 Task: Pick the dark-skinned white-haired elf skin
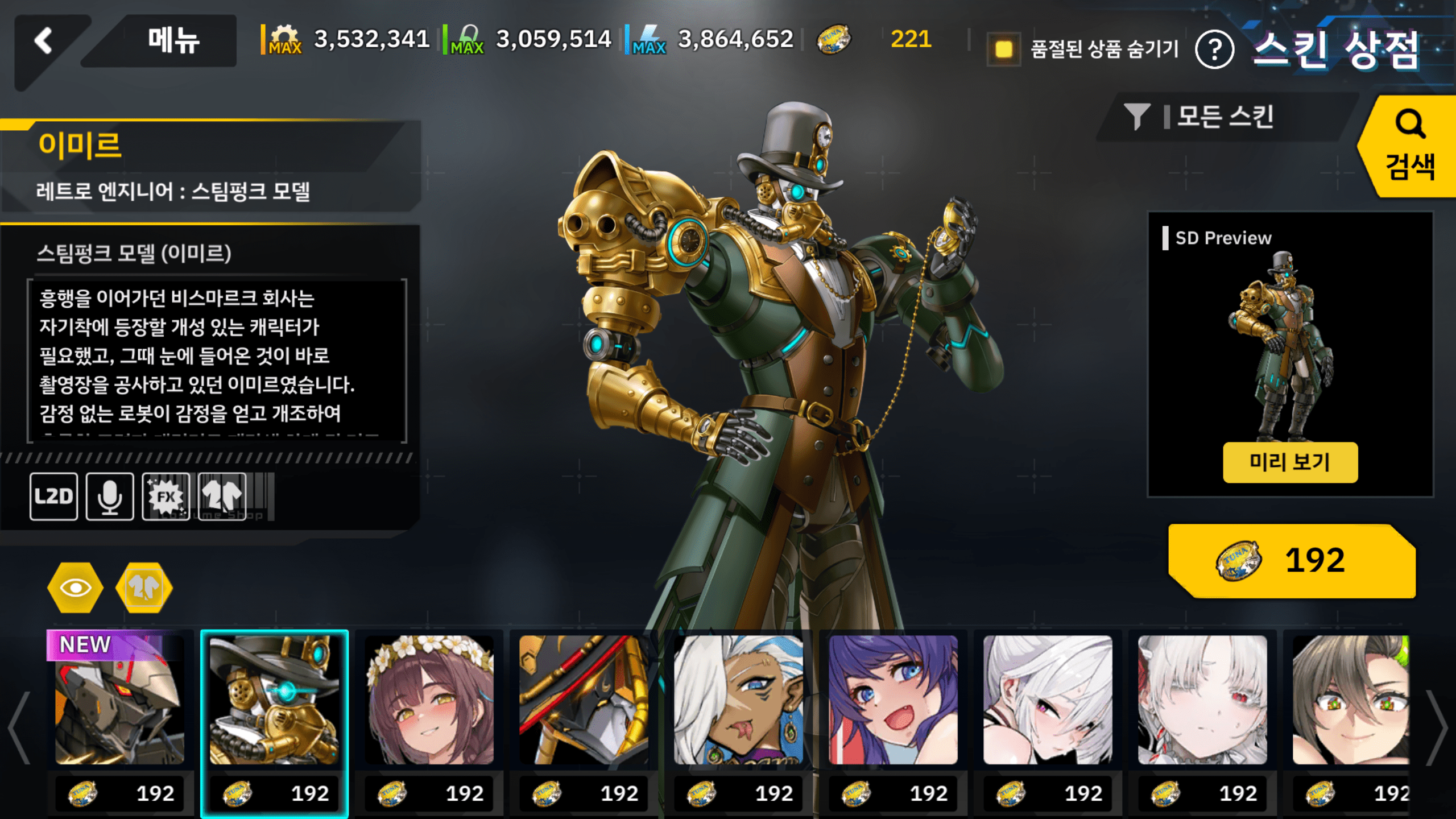coord(738,700)
